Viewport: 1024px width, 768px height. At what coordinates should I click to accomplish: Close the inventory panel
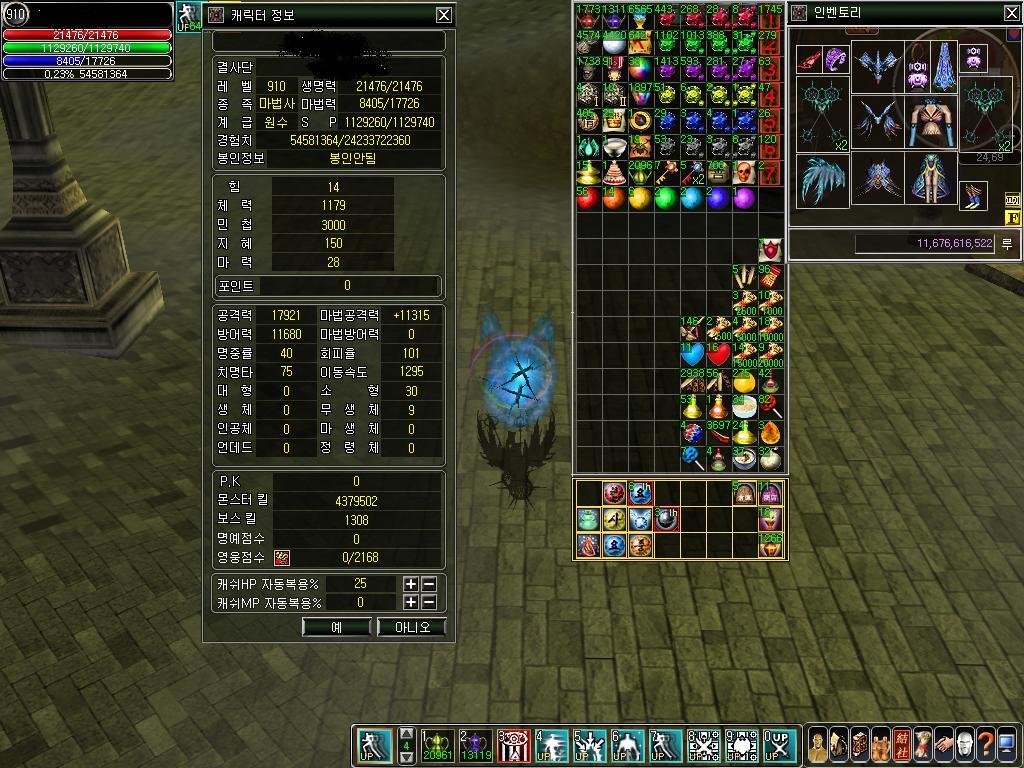[1011, 13]
